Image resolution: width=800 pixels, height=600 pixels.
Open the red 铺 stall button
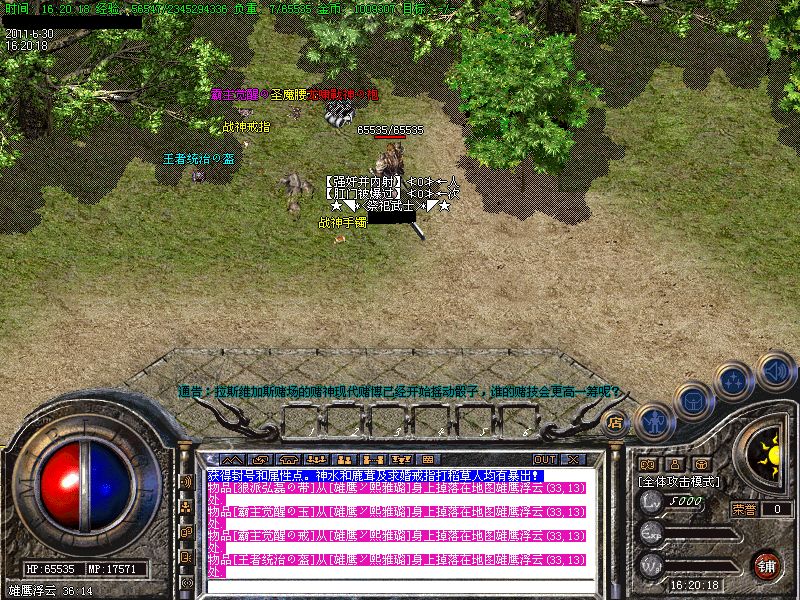pyautogui.click(x=768, y=566)
